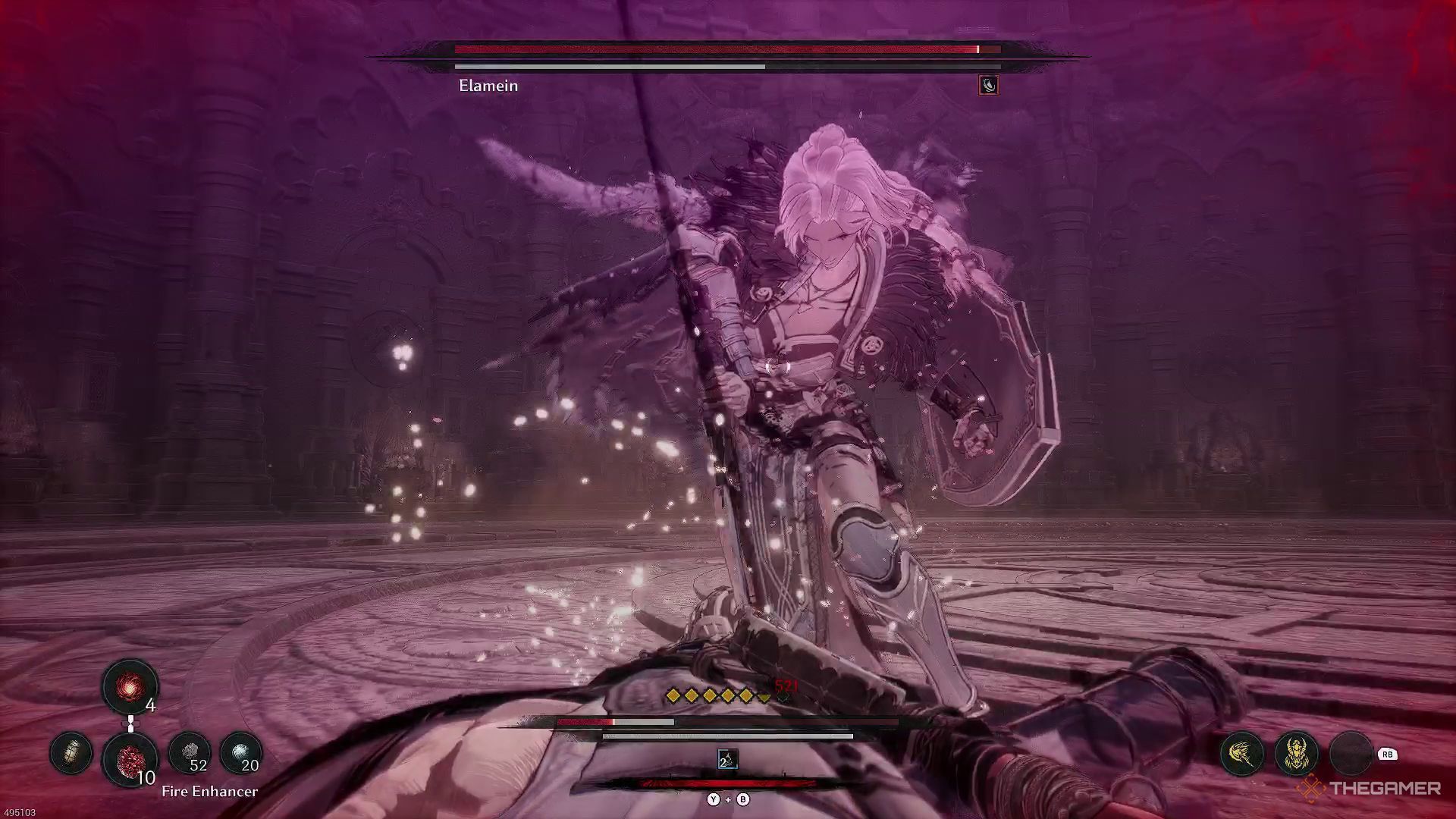
Task: Click the player buff icon showing 2
Action: click(x=727, y=758)
